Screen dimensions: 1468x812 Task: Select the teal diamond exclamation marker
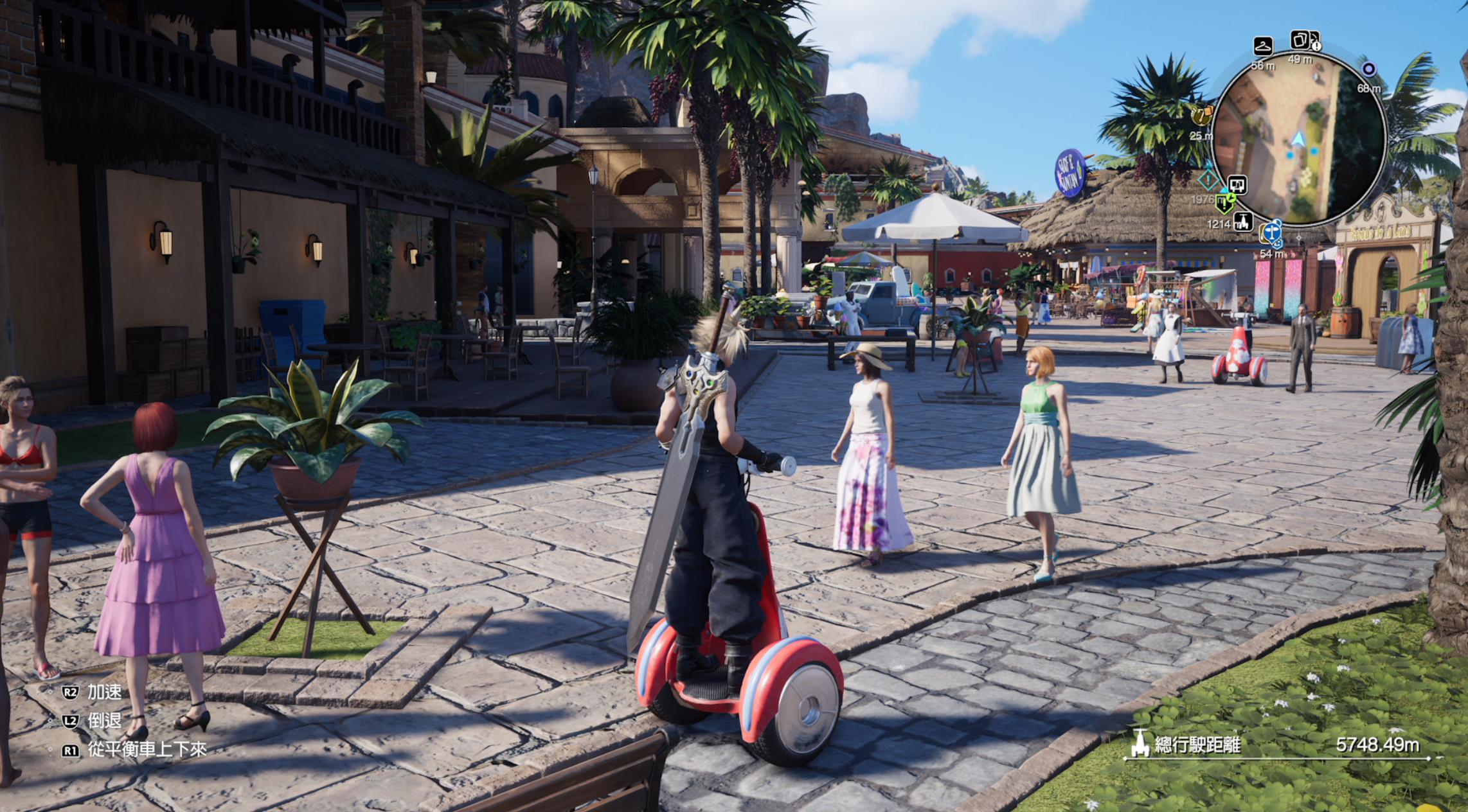pos(1209,180)
